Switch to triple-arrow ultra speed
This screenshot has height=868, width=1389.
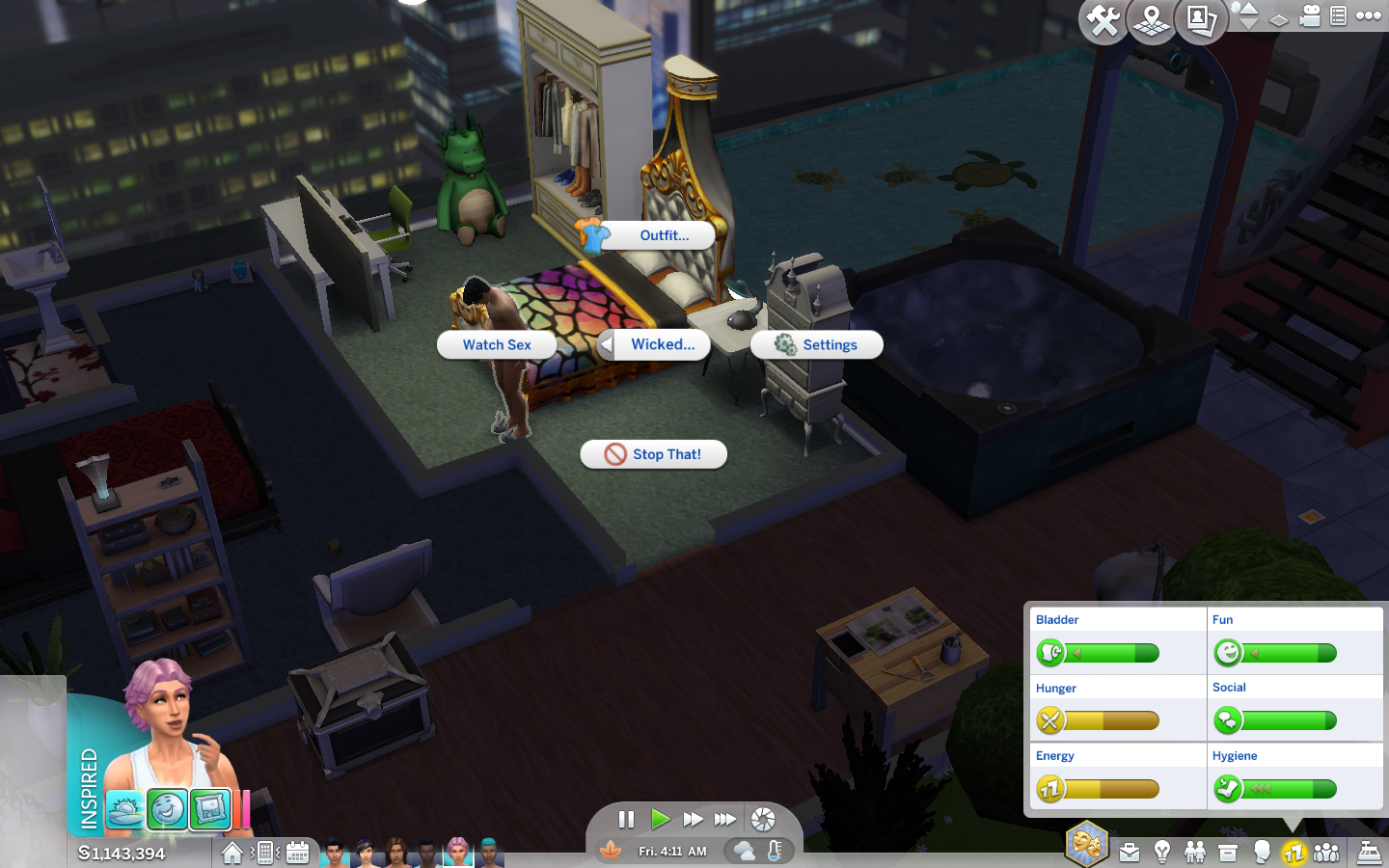[x=725, y=820]
